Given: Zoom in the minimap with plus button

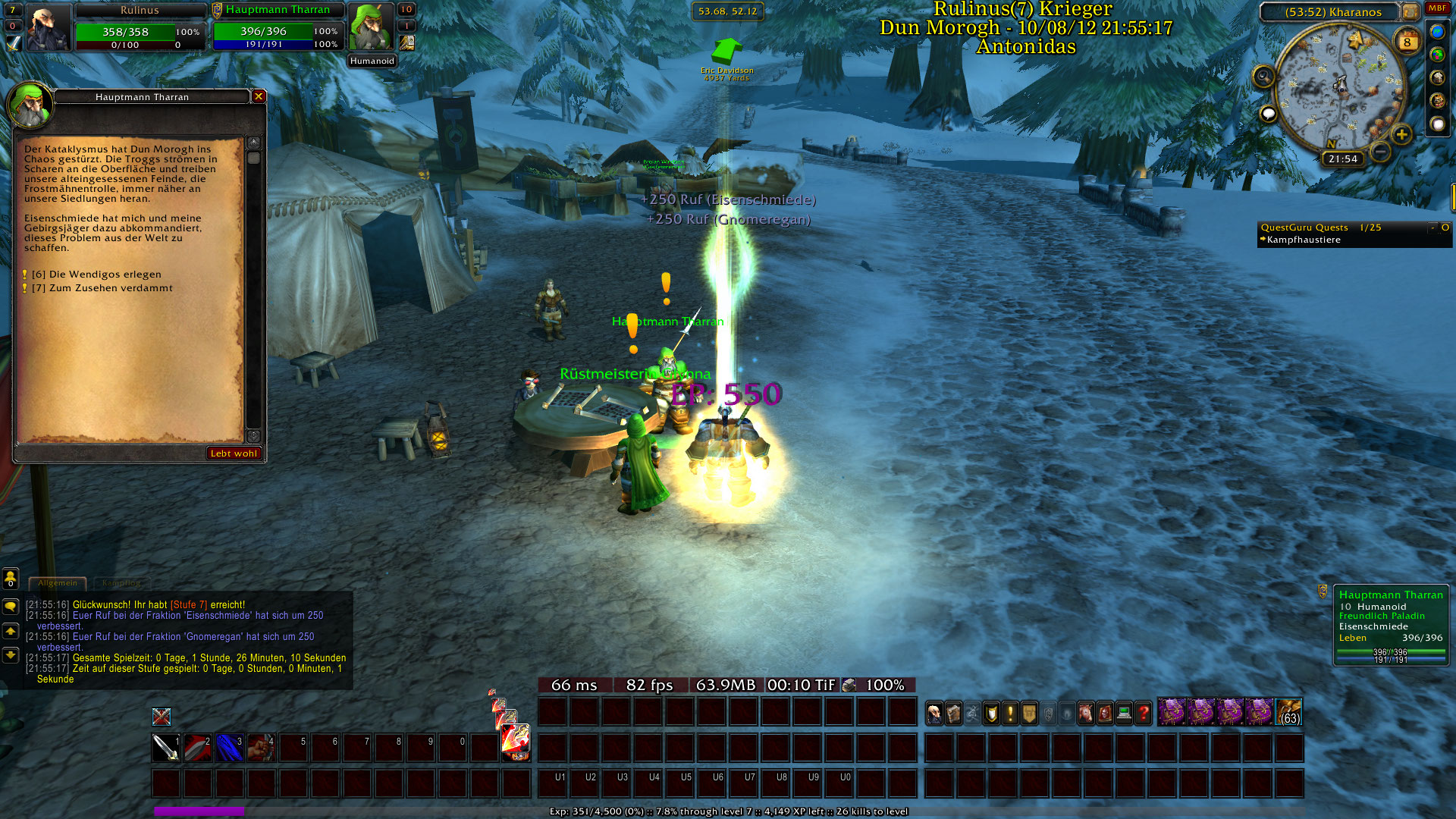Looking at the screenshot, I should point(1401,135).
